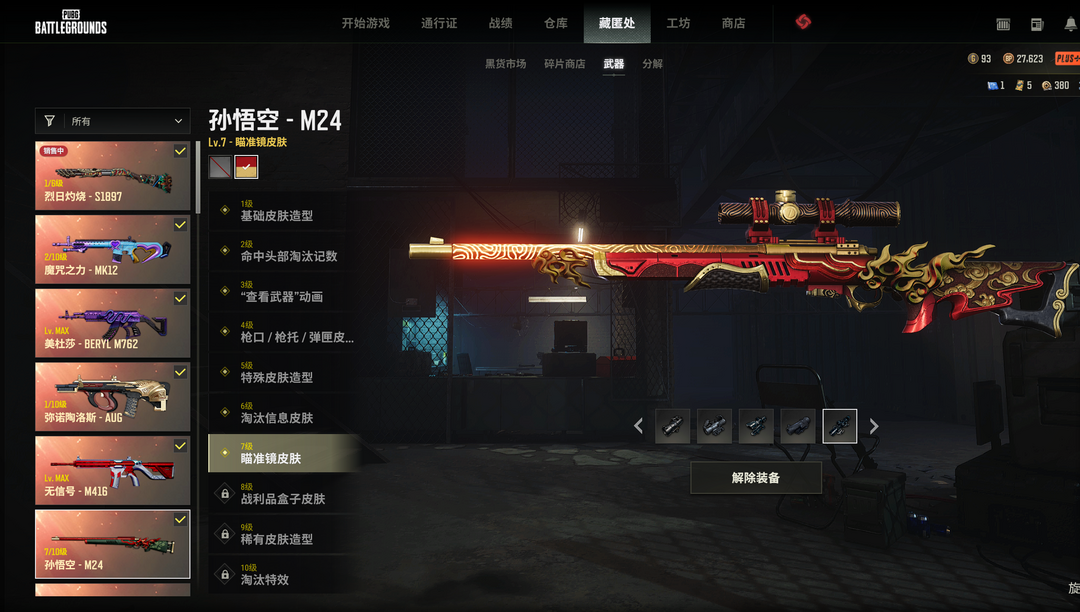Open the 工坊 tab

678,23
